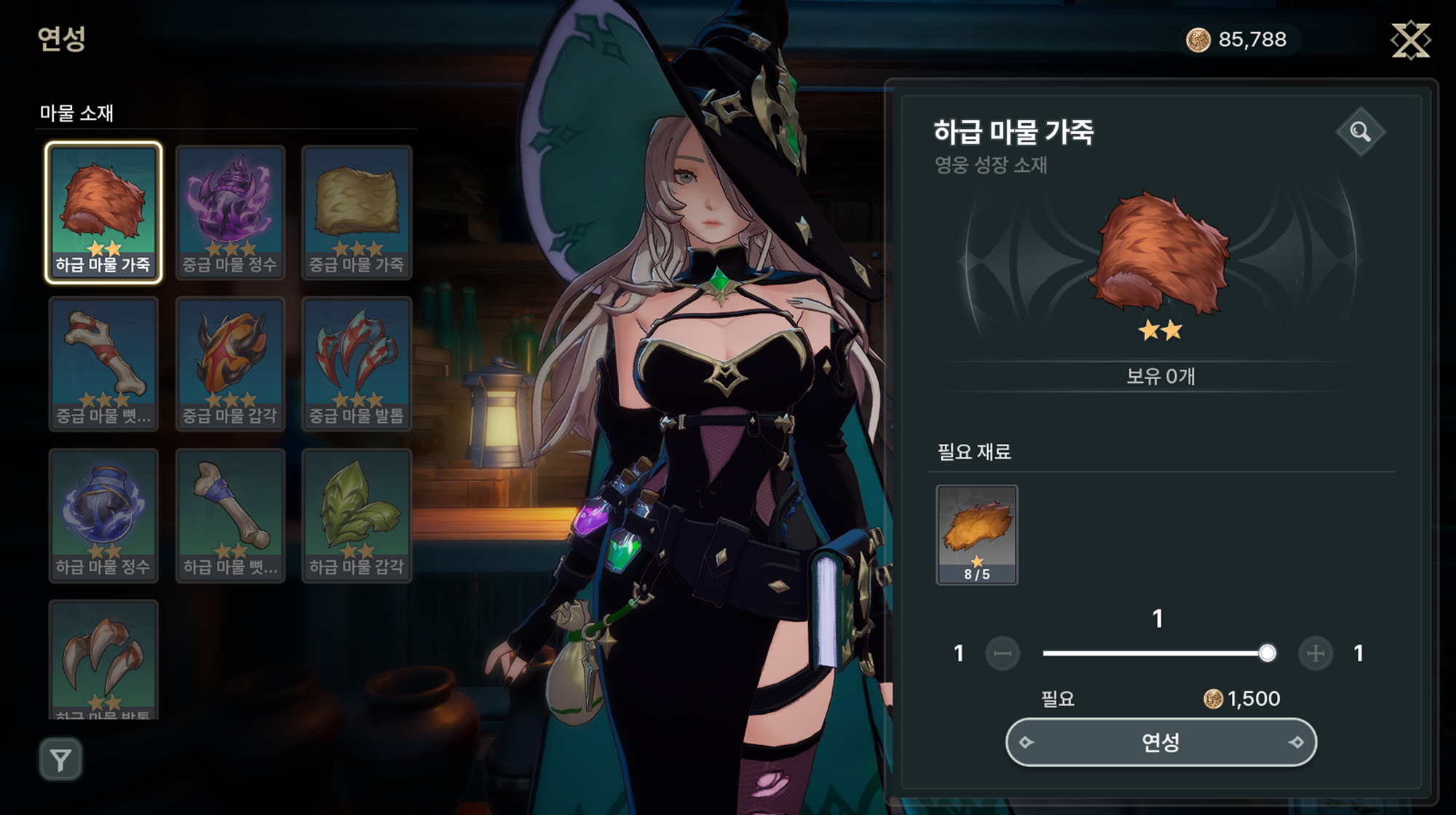
Task: Select the 하급 마물 정수 blue essence tile
Action: [x=103, y=514]
